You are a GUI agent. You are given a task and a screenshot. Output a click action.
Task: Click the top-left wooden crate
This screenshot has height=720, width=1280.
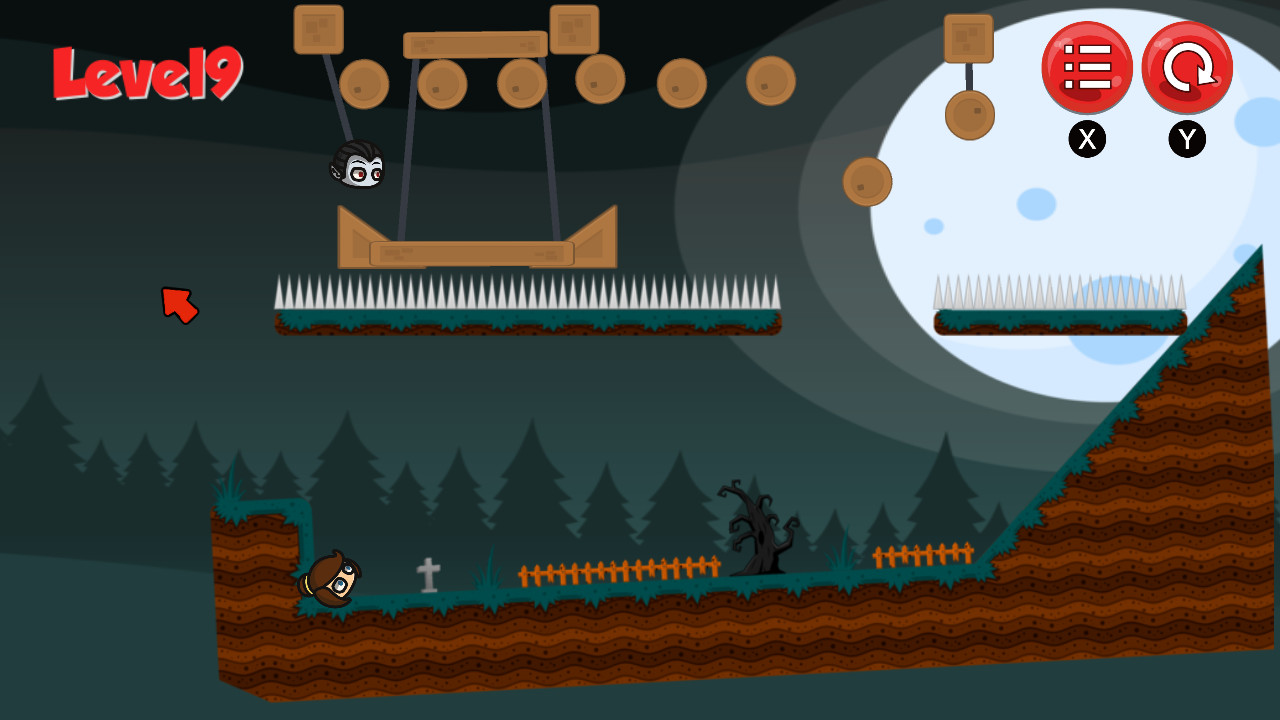click(x=319, y=28)
